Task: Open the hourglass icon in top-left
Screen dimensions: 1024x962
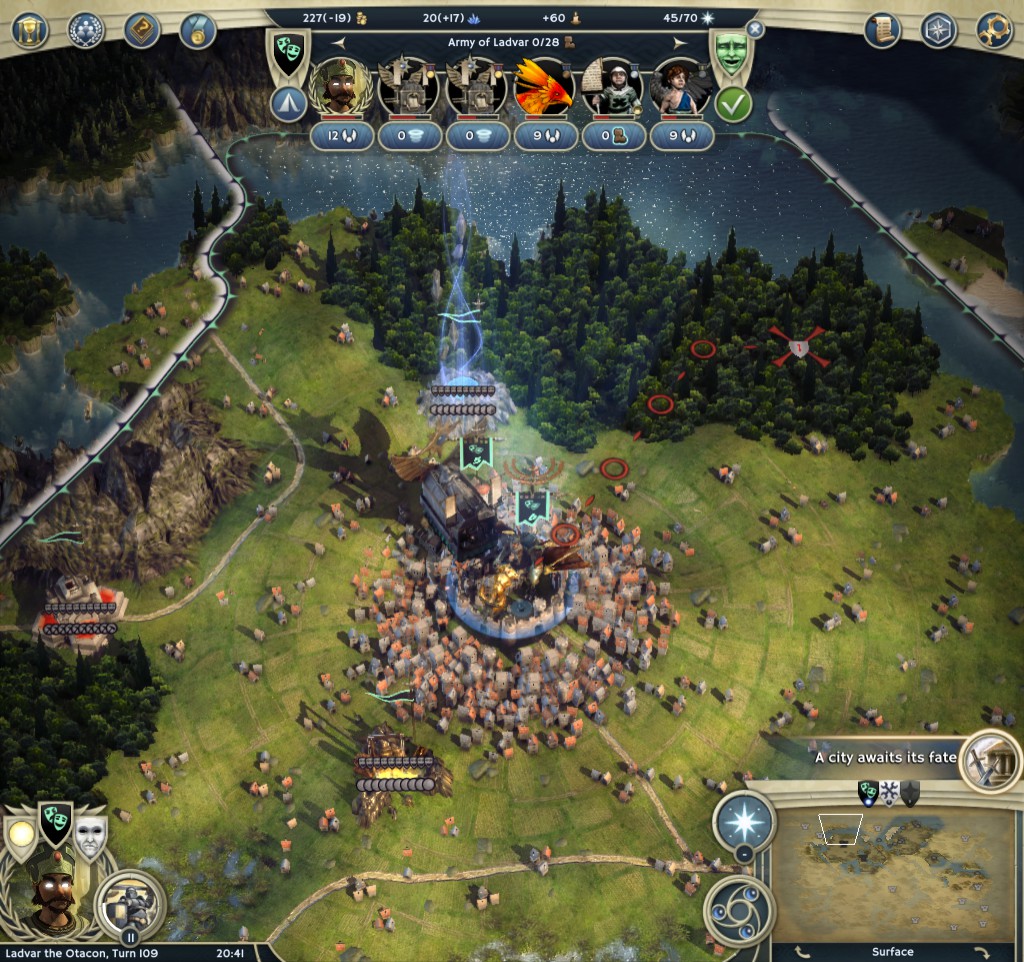Action: tap(31, 29)
